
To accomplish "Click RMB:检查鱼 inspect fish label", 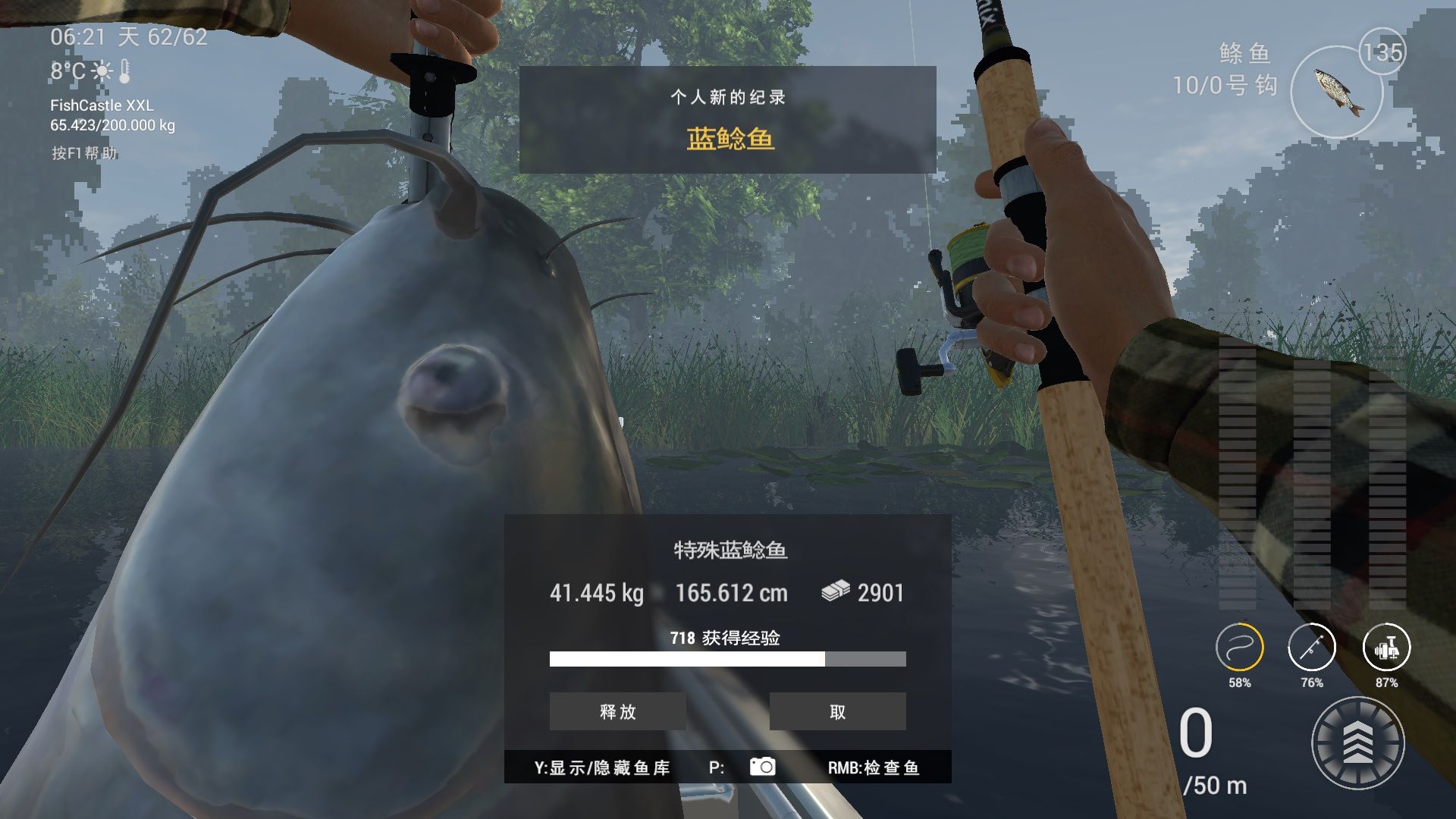I will [874, 767].
